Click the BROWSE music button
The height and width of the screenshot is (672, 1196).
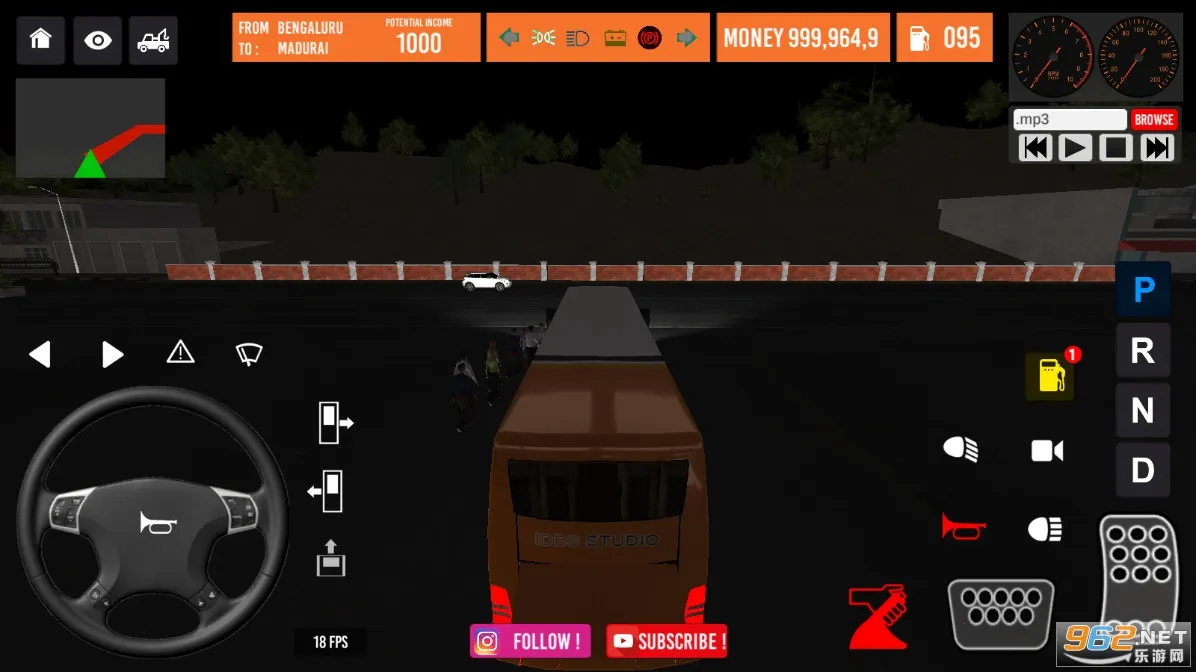[1153, 119]
